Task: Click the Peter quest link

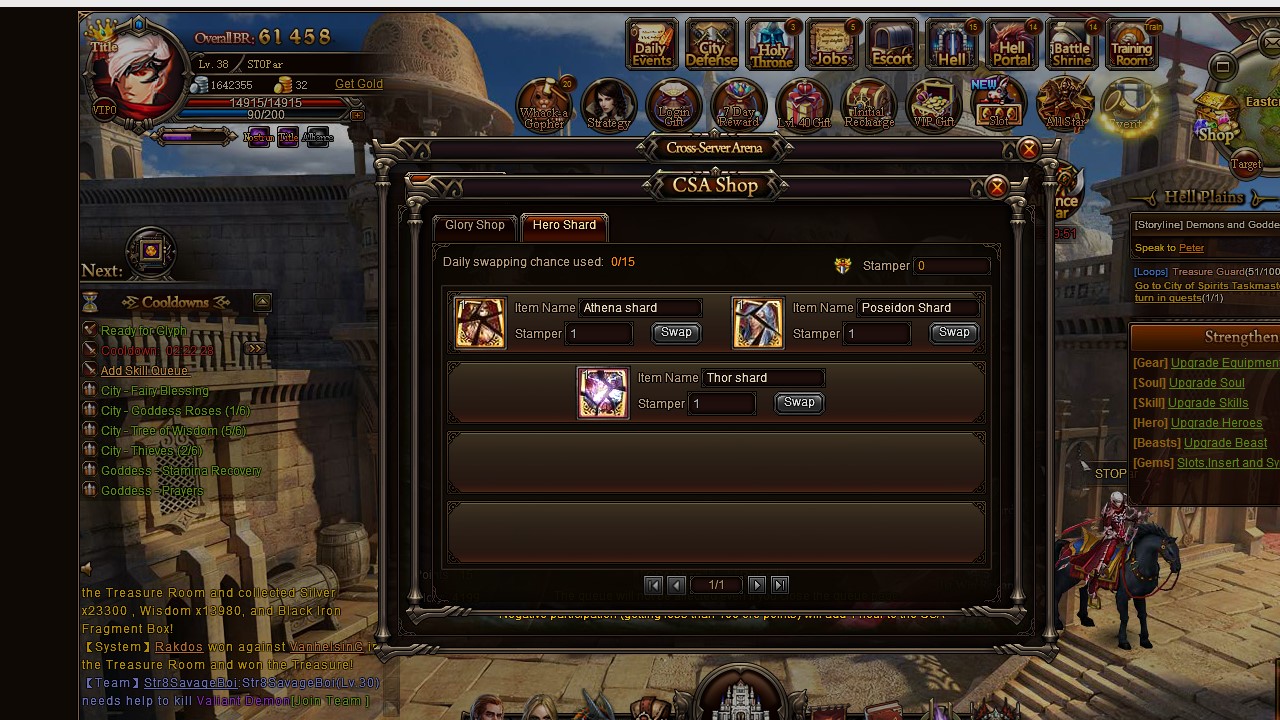Action: [1191, 248]
